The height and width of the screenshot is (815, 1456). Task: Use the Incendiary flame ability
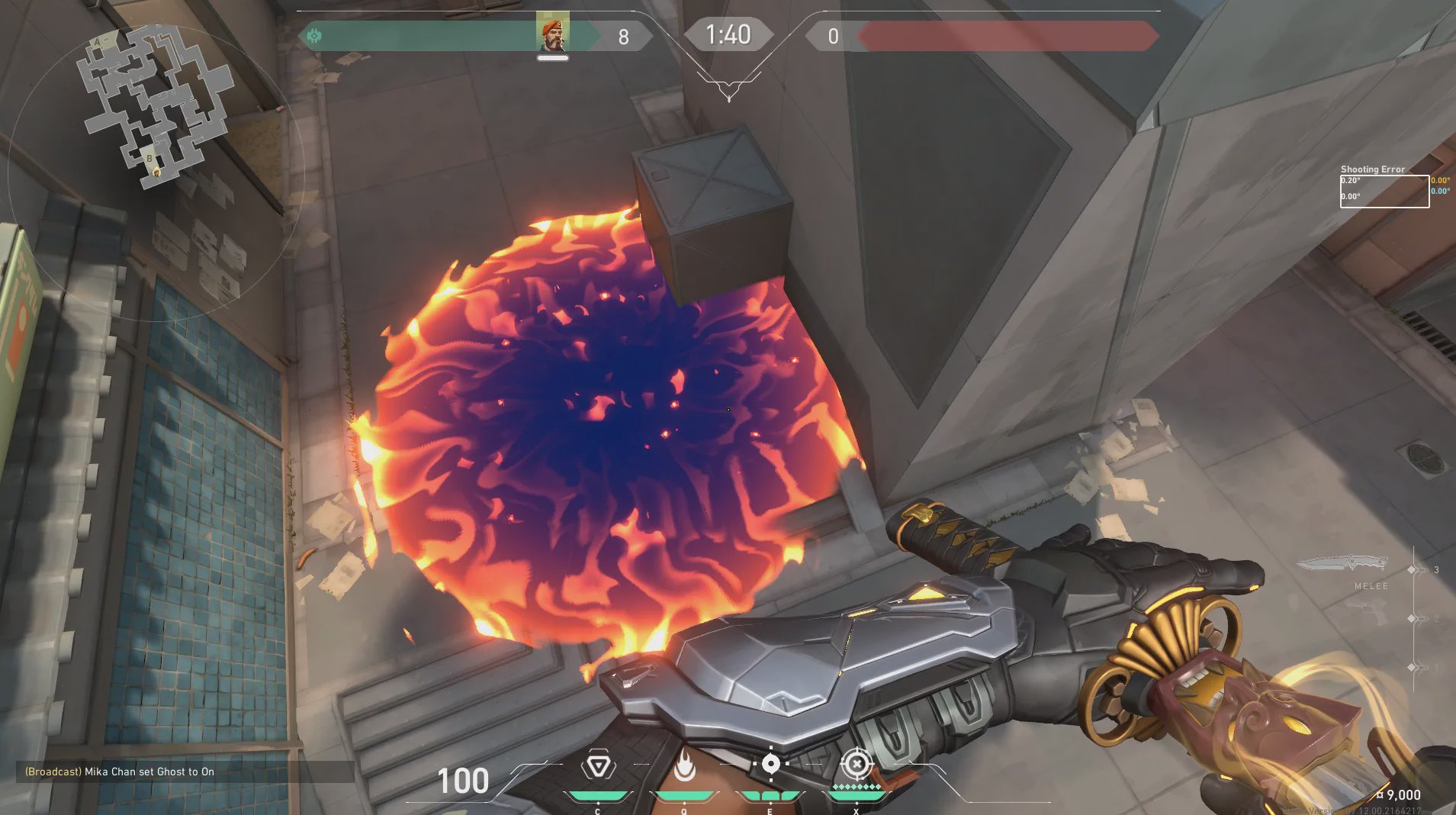point(684,766)
